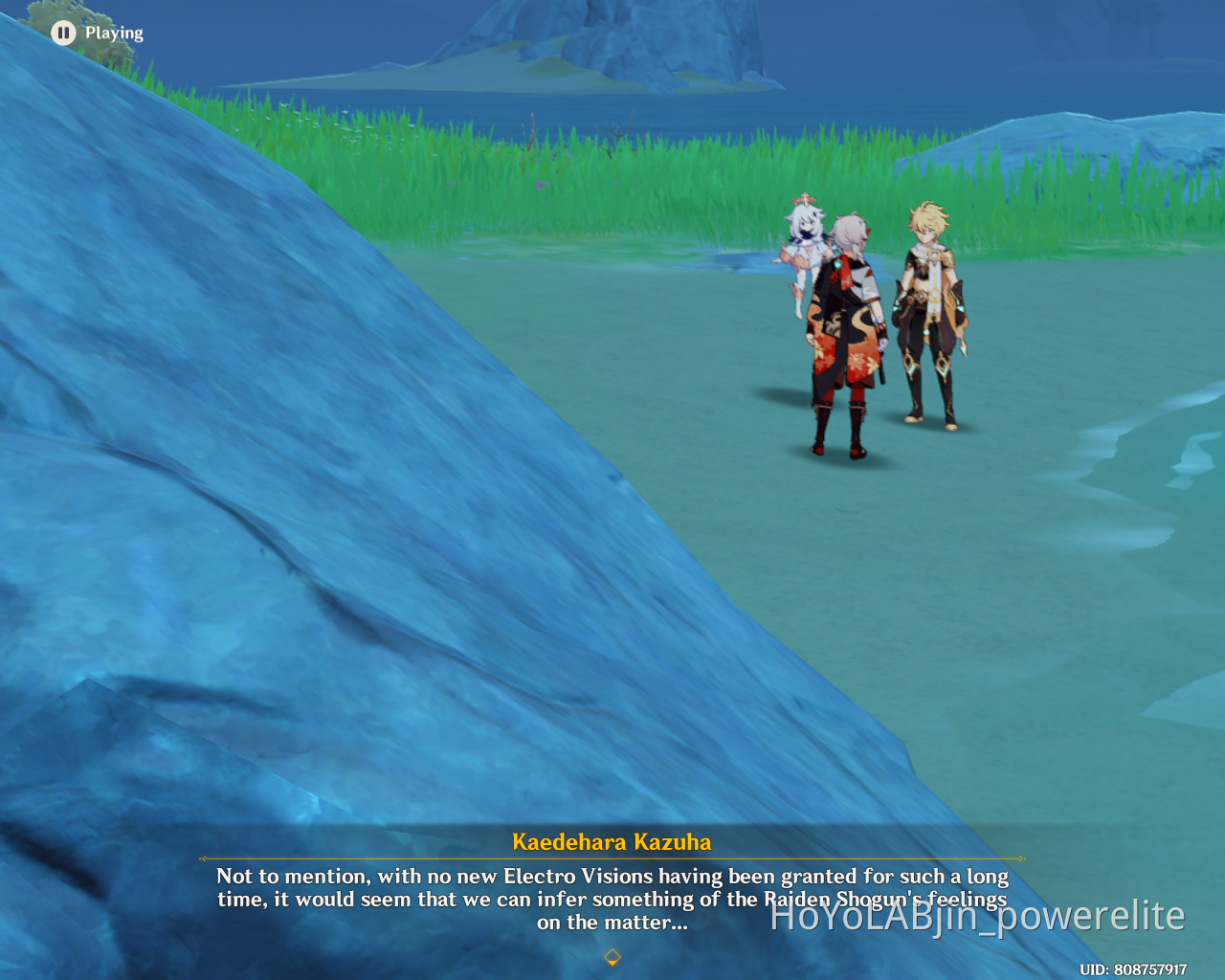Image resolution: width=1225 pixels, height=980 pixels.
Task: Click the HoYoLABjin_powerelite watermark link
Action: 978,916
